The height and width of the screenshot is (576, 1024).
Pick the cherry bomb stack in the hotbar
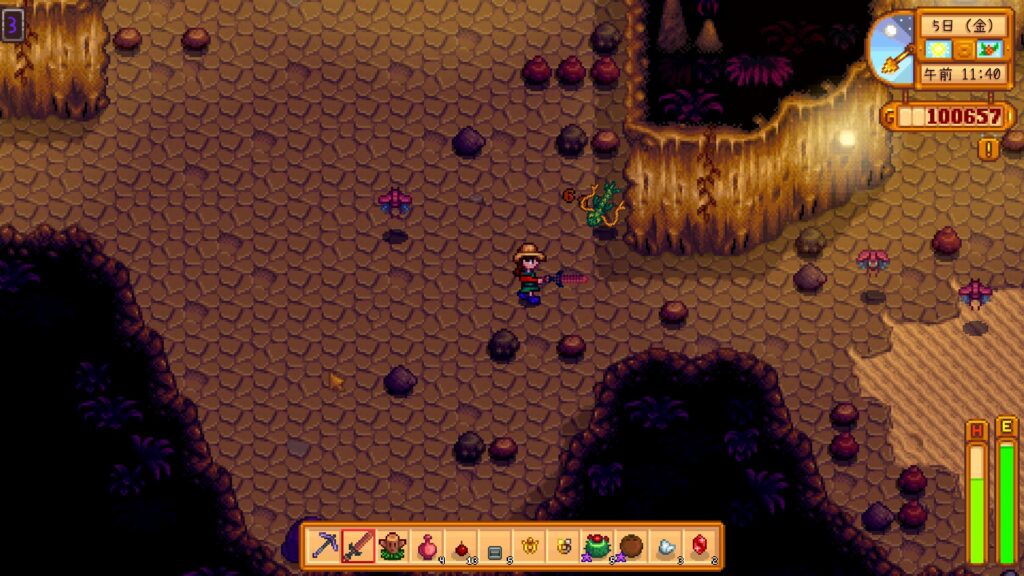coord(461,546)
